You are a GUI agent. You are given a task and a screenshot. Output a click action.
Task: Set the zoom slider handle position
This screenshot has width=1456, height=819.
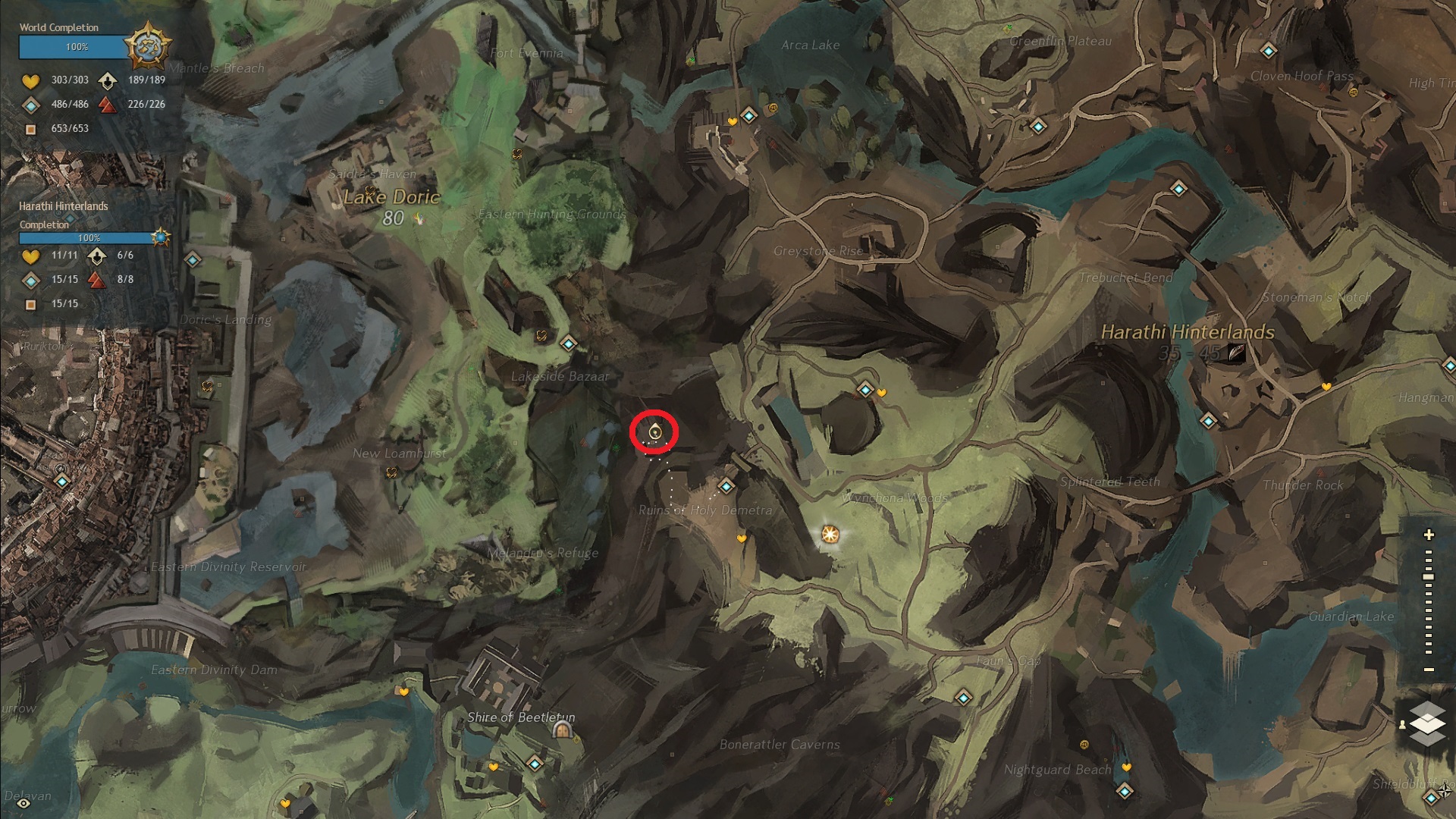[x=1429, y=577]
